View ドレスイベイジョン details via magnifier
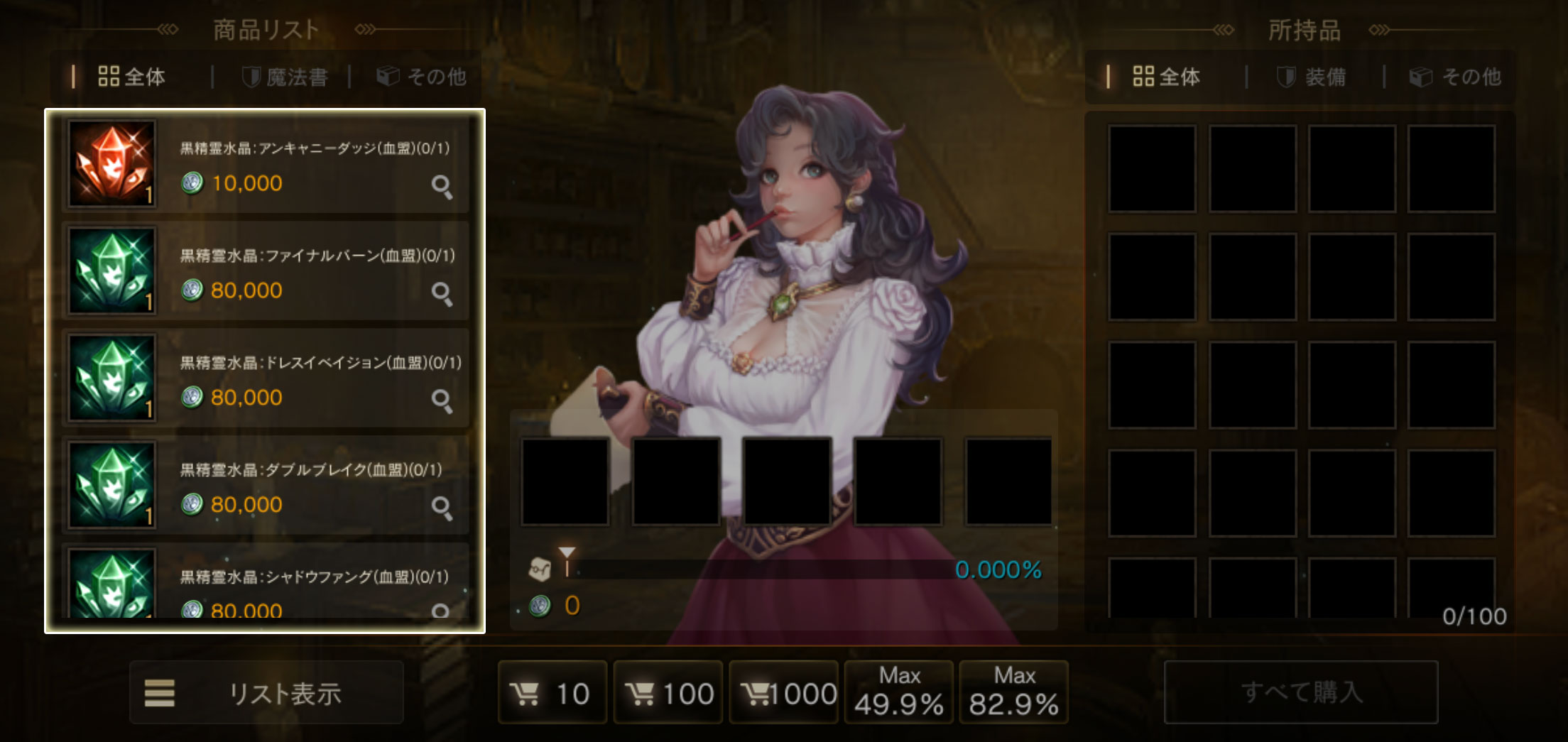 pos(442,400)
